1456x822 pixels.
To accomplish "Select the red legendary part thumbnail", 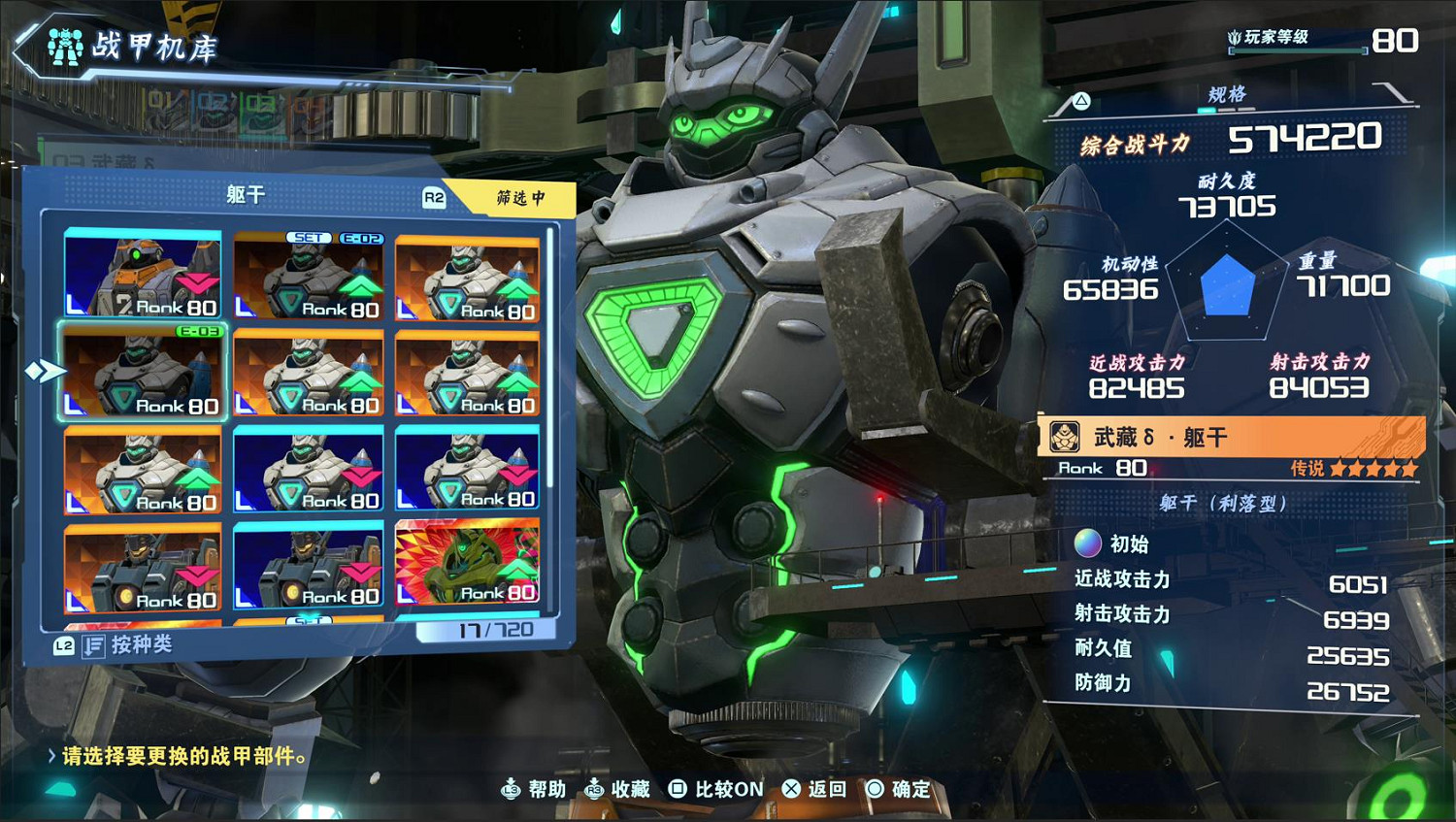I will 467,563.
